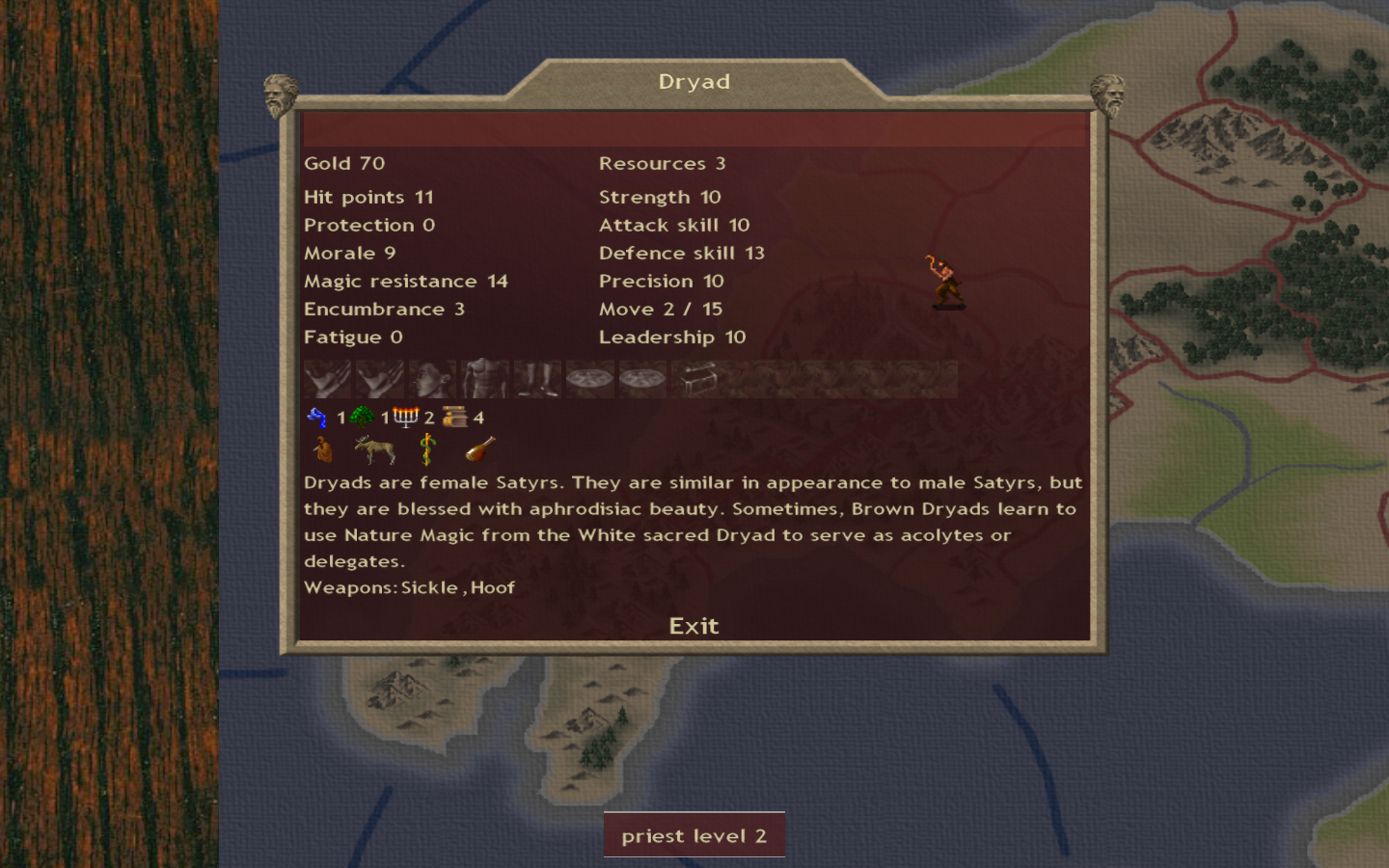Screen dimensions: 1389x868
Task: Click the candelabra priest level icon
Action: (406, 417)
